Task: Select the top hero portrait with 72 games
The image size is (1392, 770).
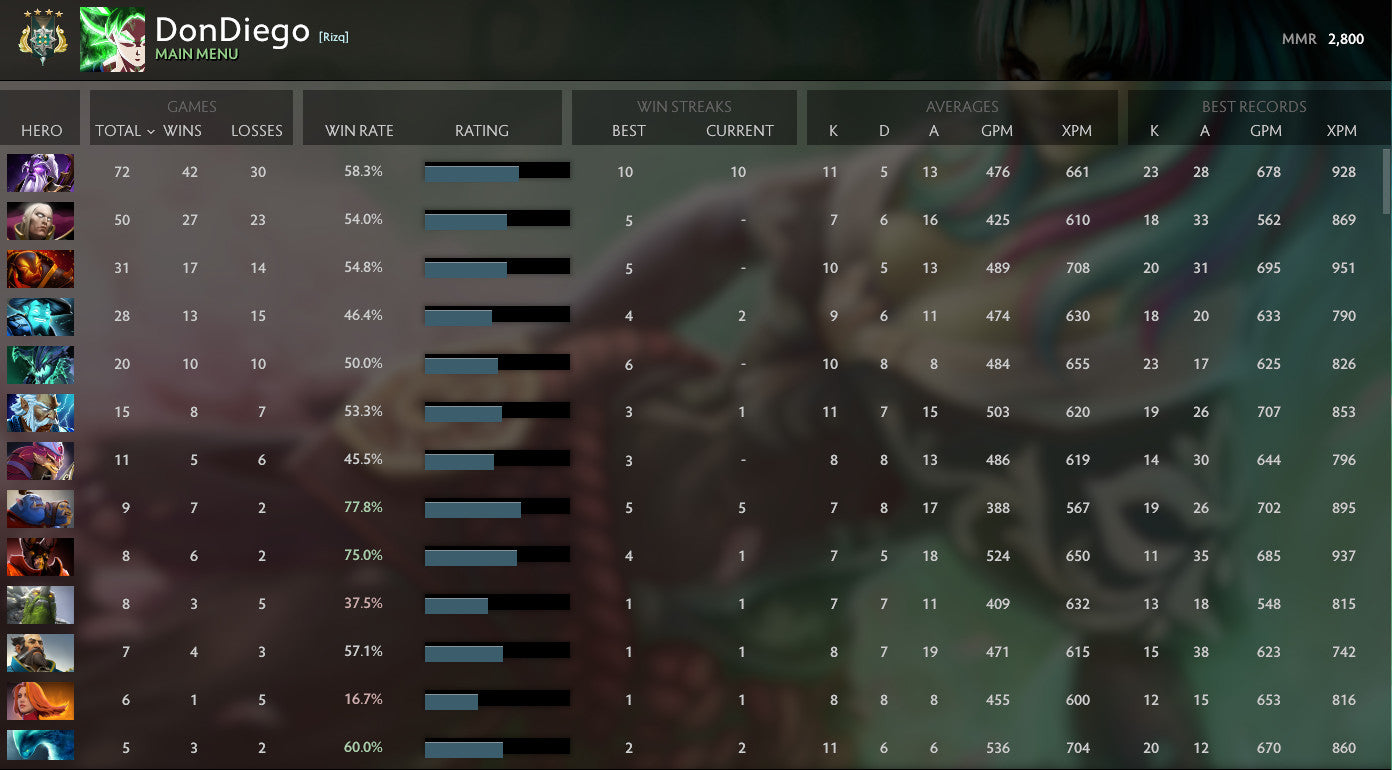Action: pos(40,172)
